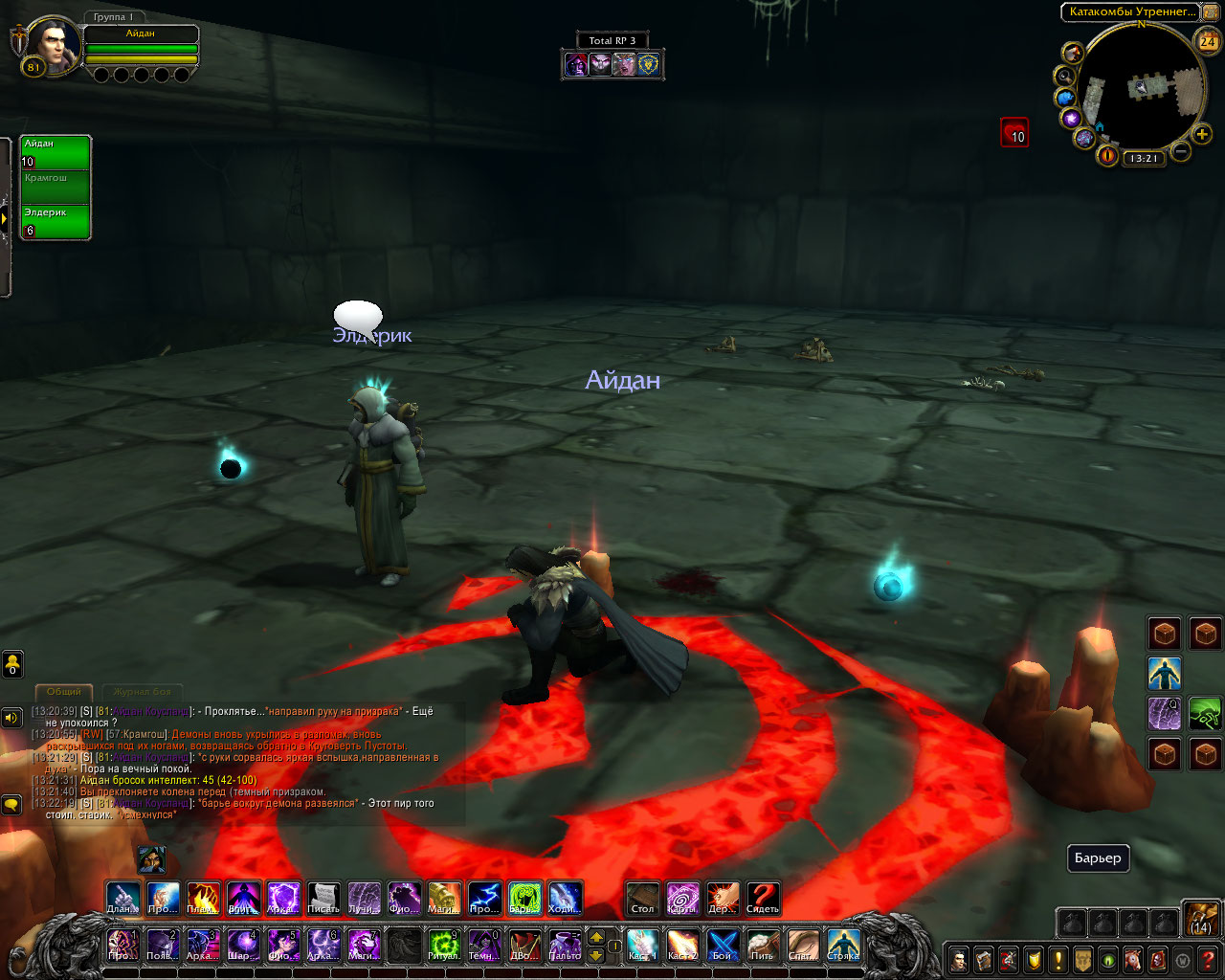Select Элдерик in the raid frame
The width and height of the screenshot is (1225, 980).
56,221
